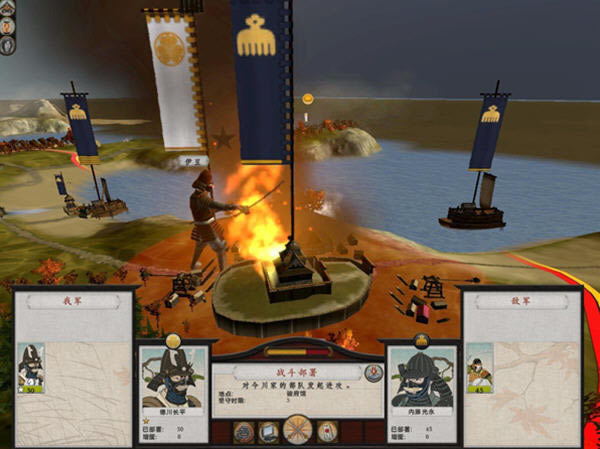Select our army unit card with 30 men
The height and width of the screenshot is (449, 600).
click(31, 367)
